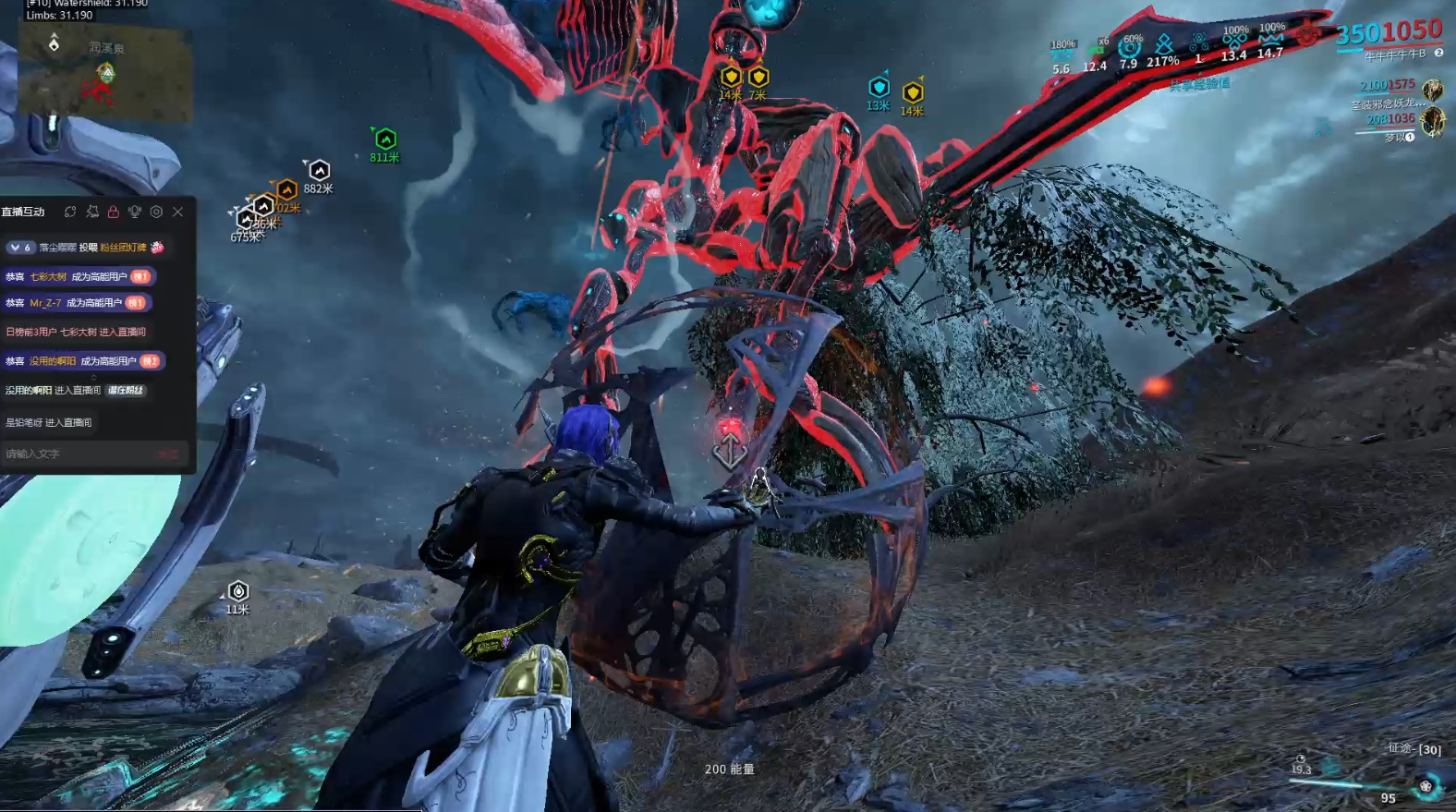Choose the heart-shaped buff icon showing 13.4
The height and width of the screenshot is (812, 1456).
(x=1234, y=41)
